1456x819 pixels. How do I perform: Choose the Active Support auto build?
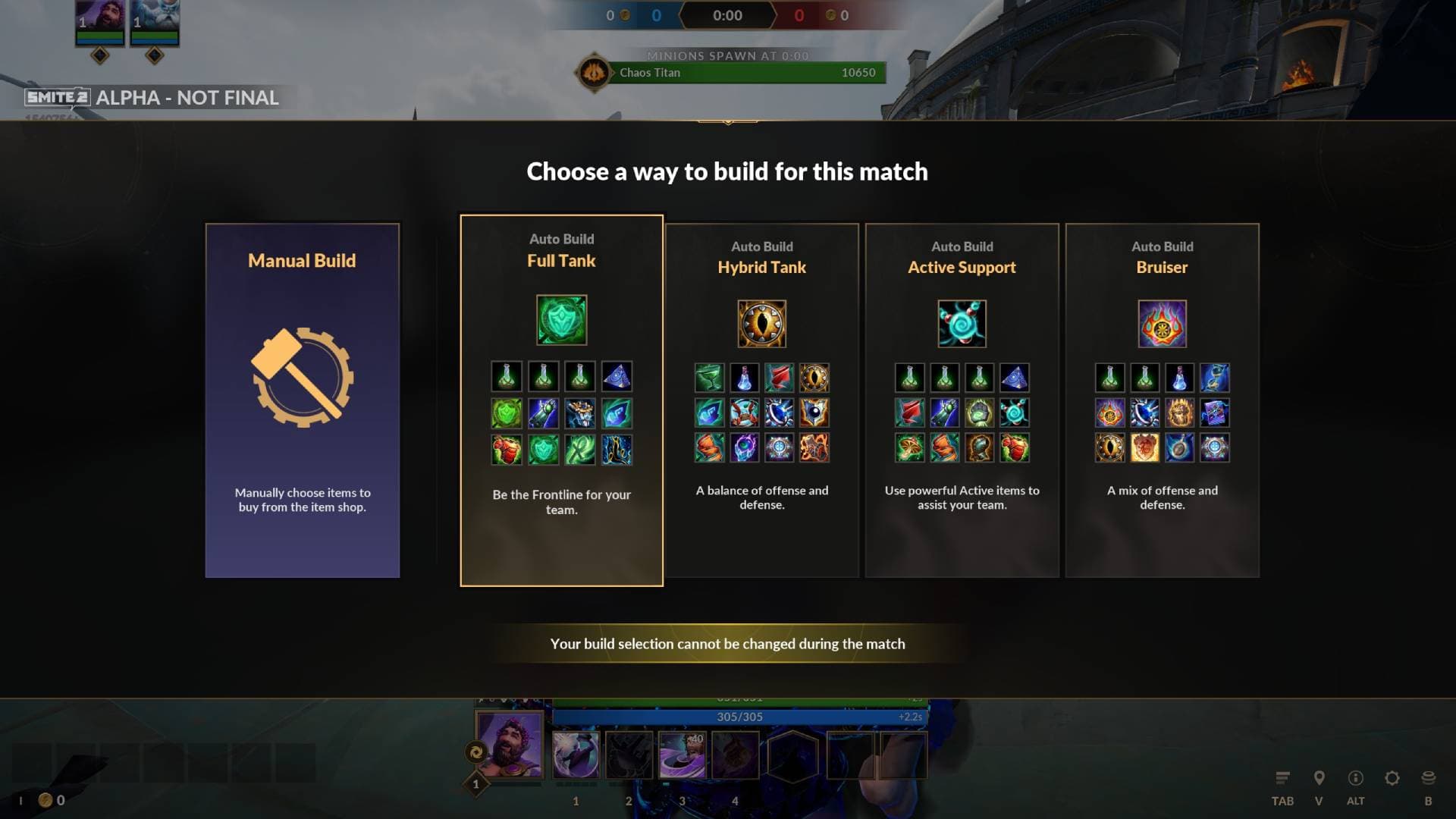click(x=962, y=400)
